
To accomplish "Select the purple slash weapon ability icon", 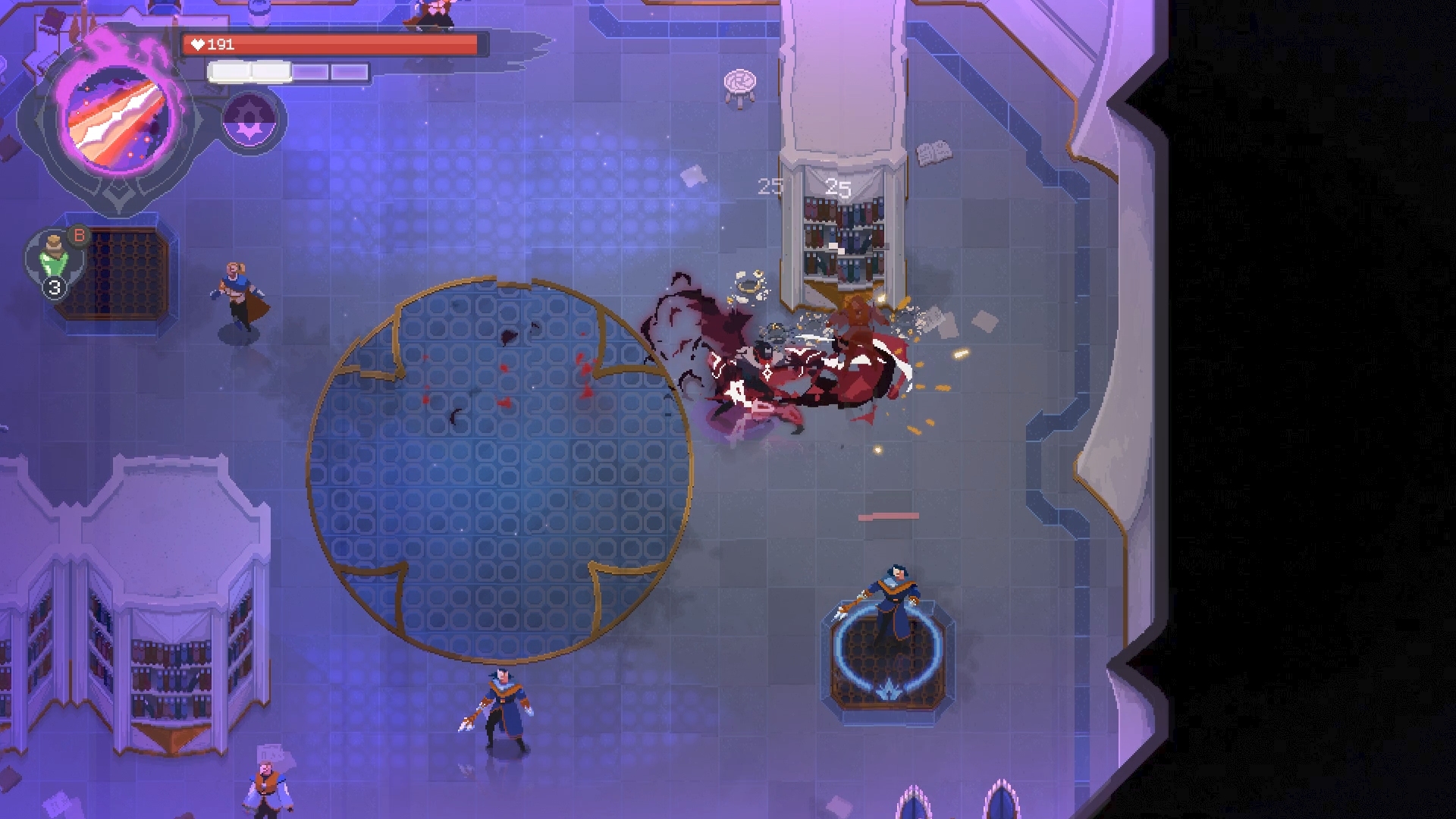I will [118, 118].
